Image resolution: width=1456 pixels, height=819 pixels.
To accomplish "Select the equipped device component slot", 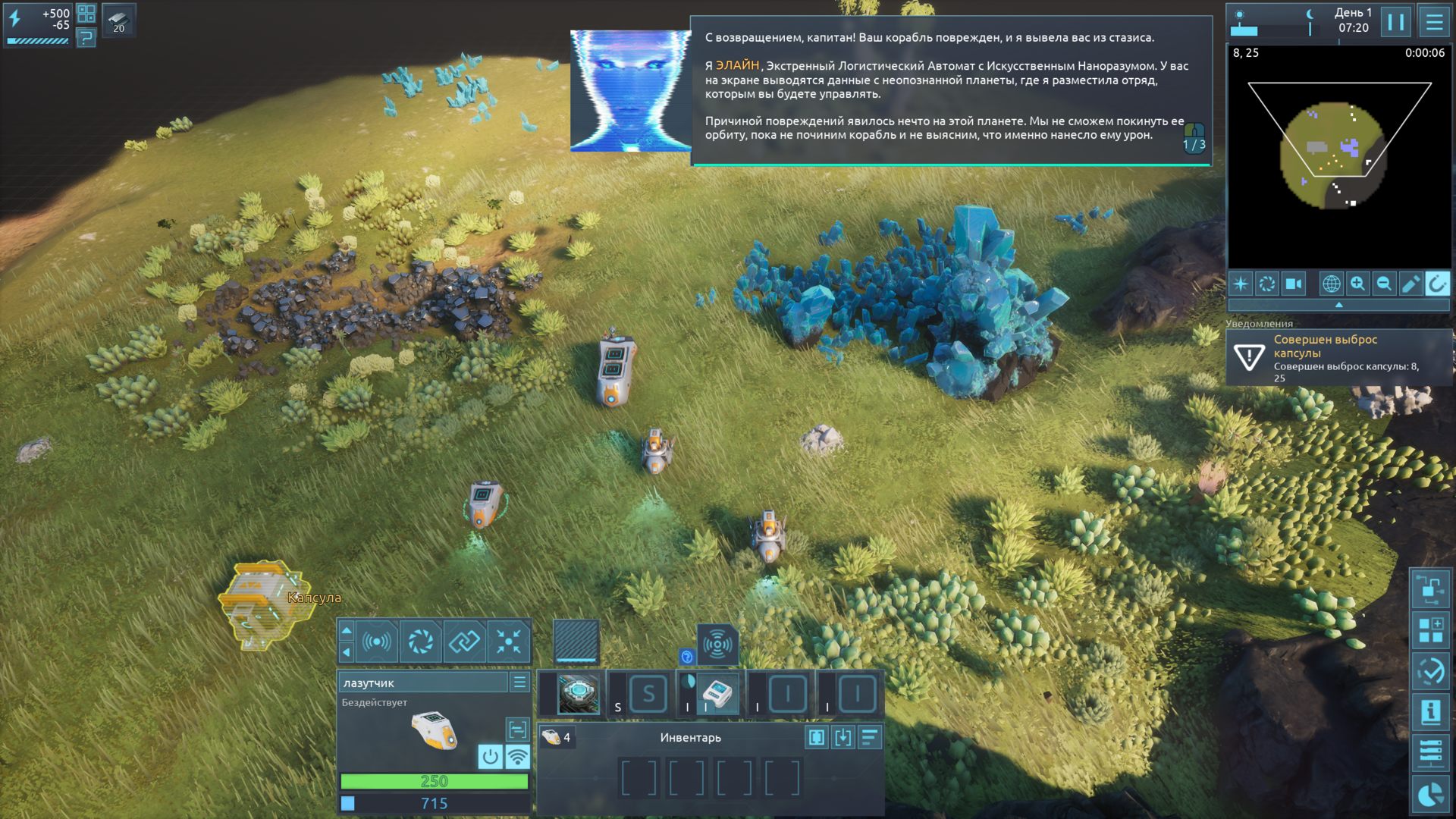I will coord(717,693).
